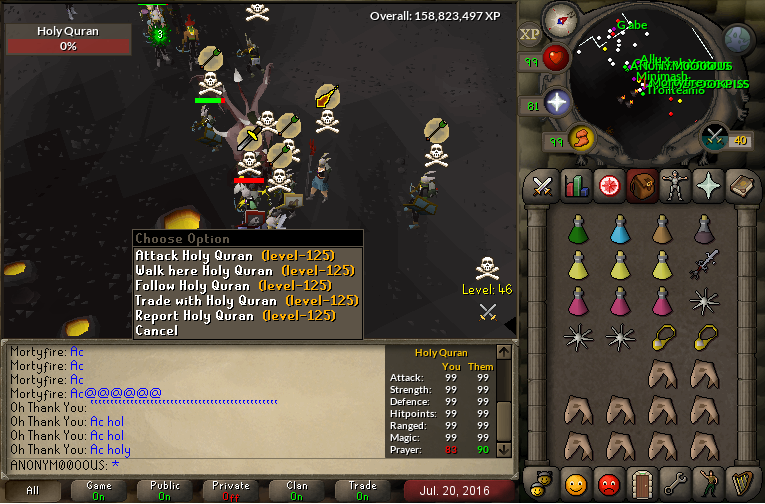Switch to the Skills stats tab
Screen dimensions: 765x504
coord(575,185)
